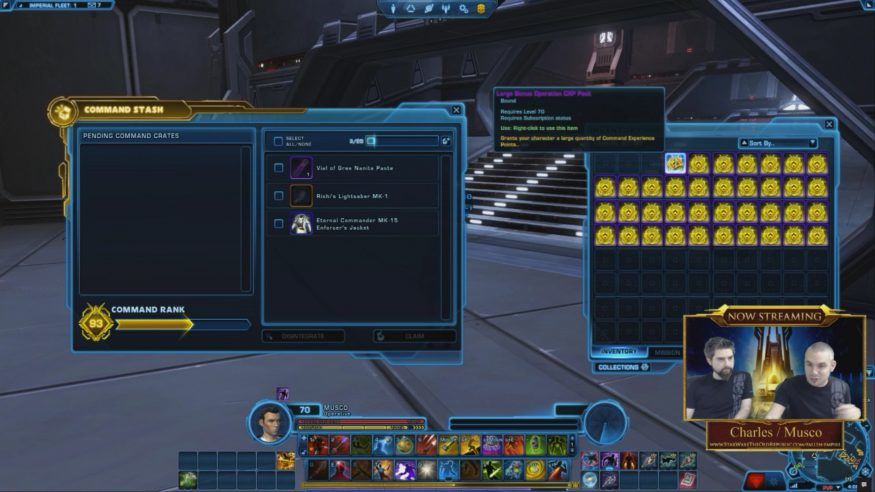Screen dimensions: 875x492
Task: Check the Eternal Commander Enforcer's Jacket box
Action: coord(278,223)
